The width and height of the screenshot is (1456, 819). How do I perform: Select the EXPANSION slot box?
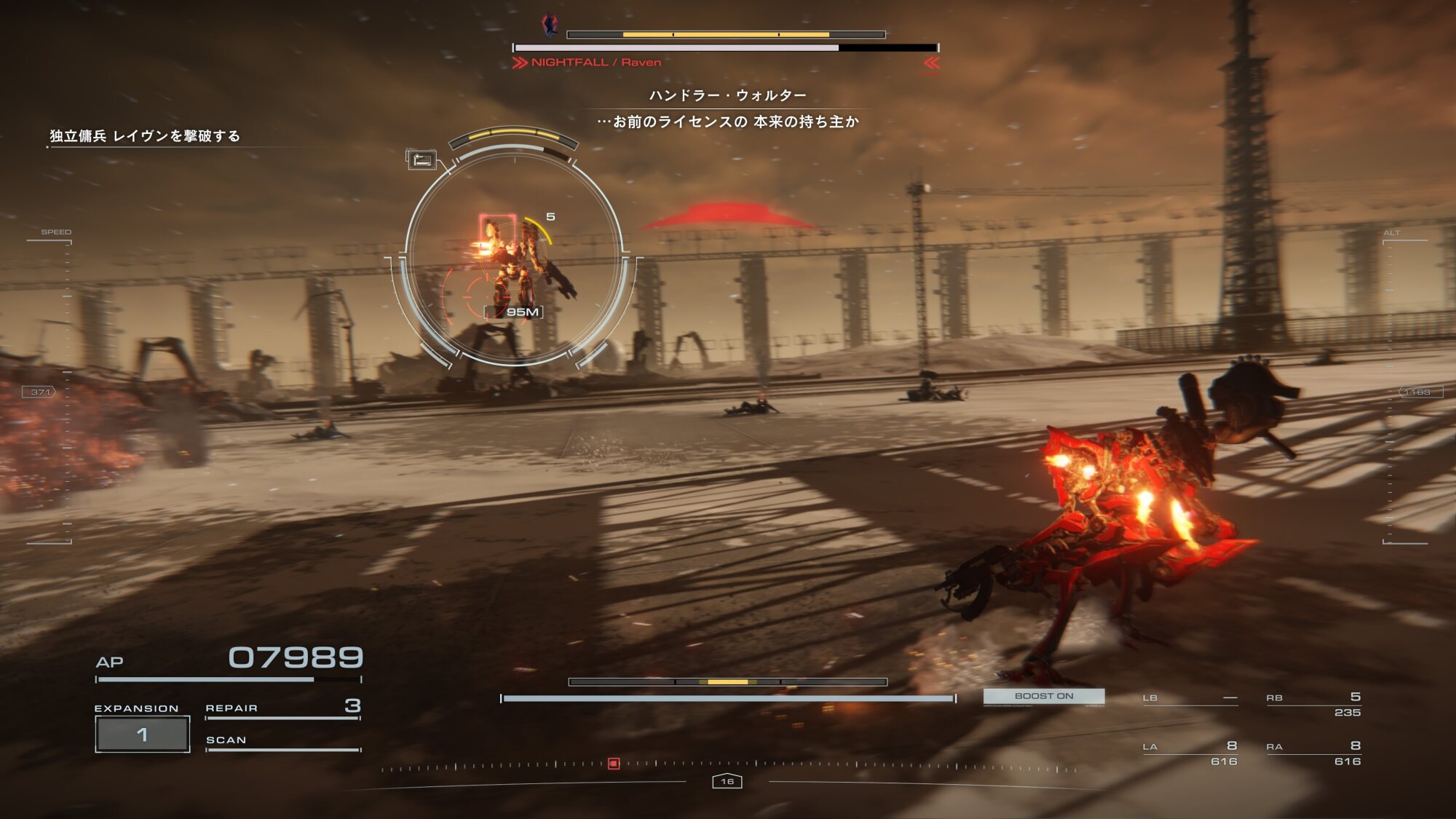point(143,734)
